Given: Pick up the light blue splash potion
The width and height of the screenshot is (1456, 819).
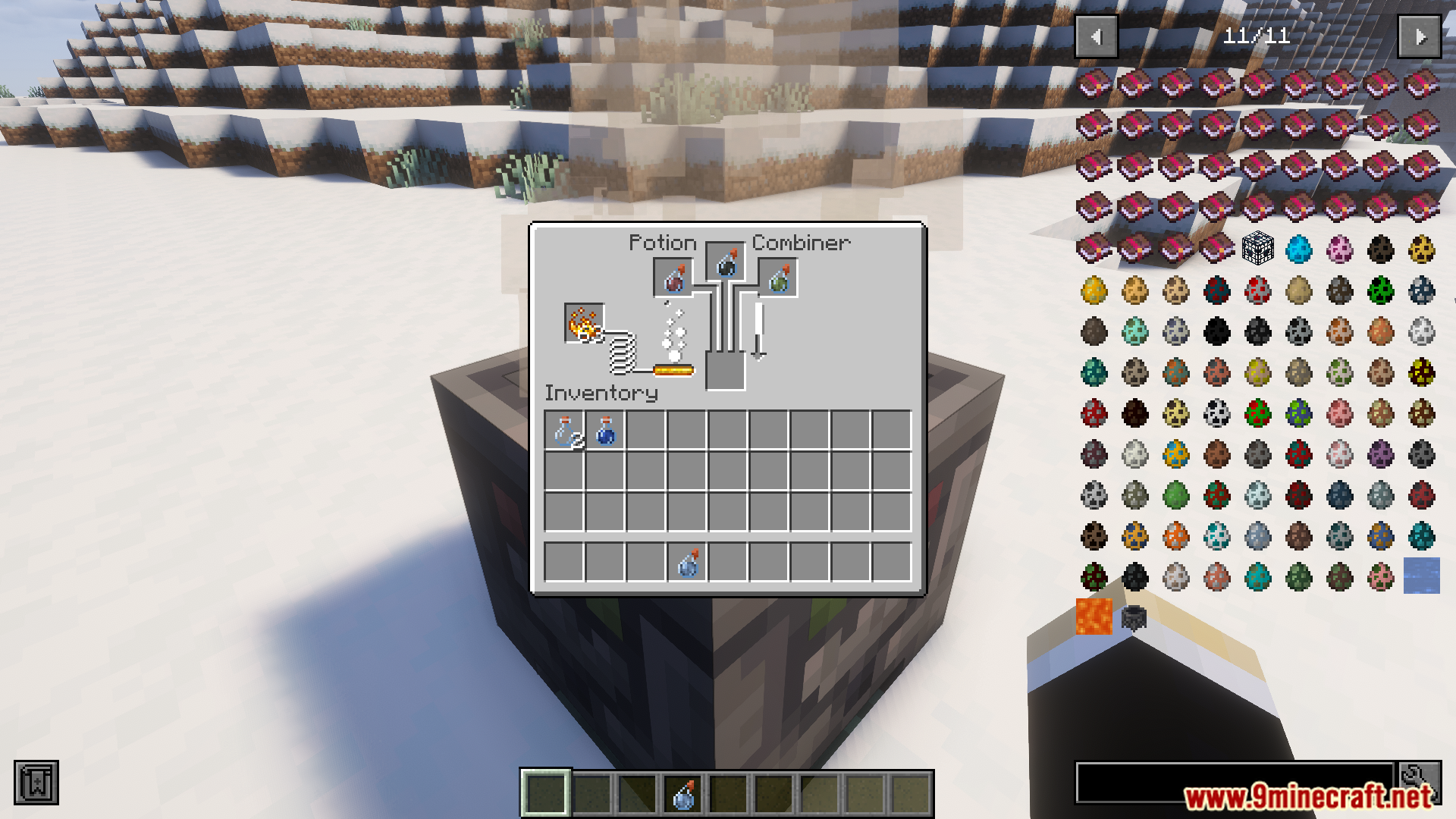Looking at the screenshot, I should pyautogui.click(x=688, y=563).
